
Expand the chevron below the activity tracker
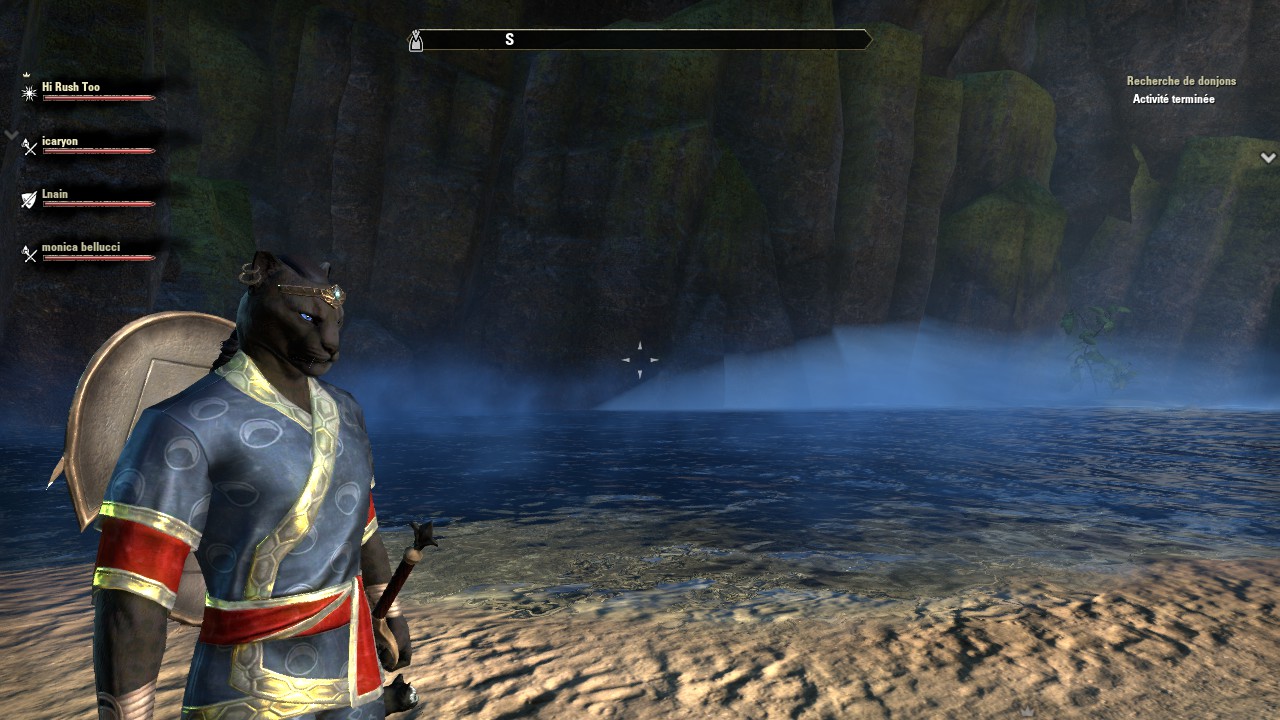(x=1268, y=158)
